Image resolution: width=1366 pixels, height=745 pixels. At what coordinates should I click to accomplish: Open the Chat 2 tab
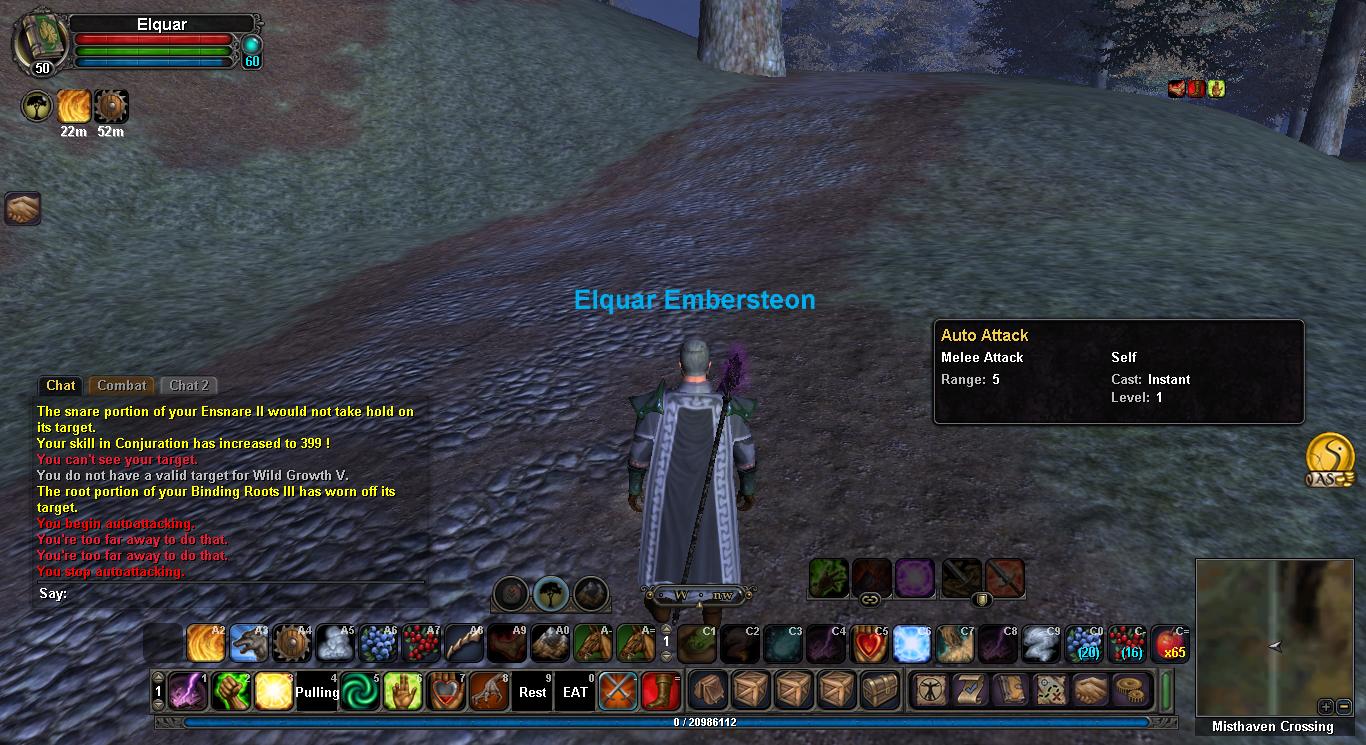tap(188, 386)
